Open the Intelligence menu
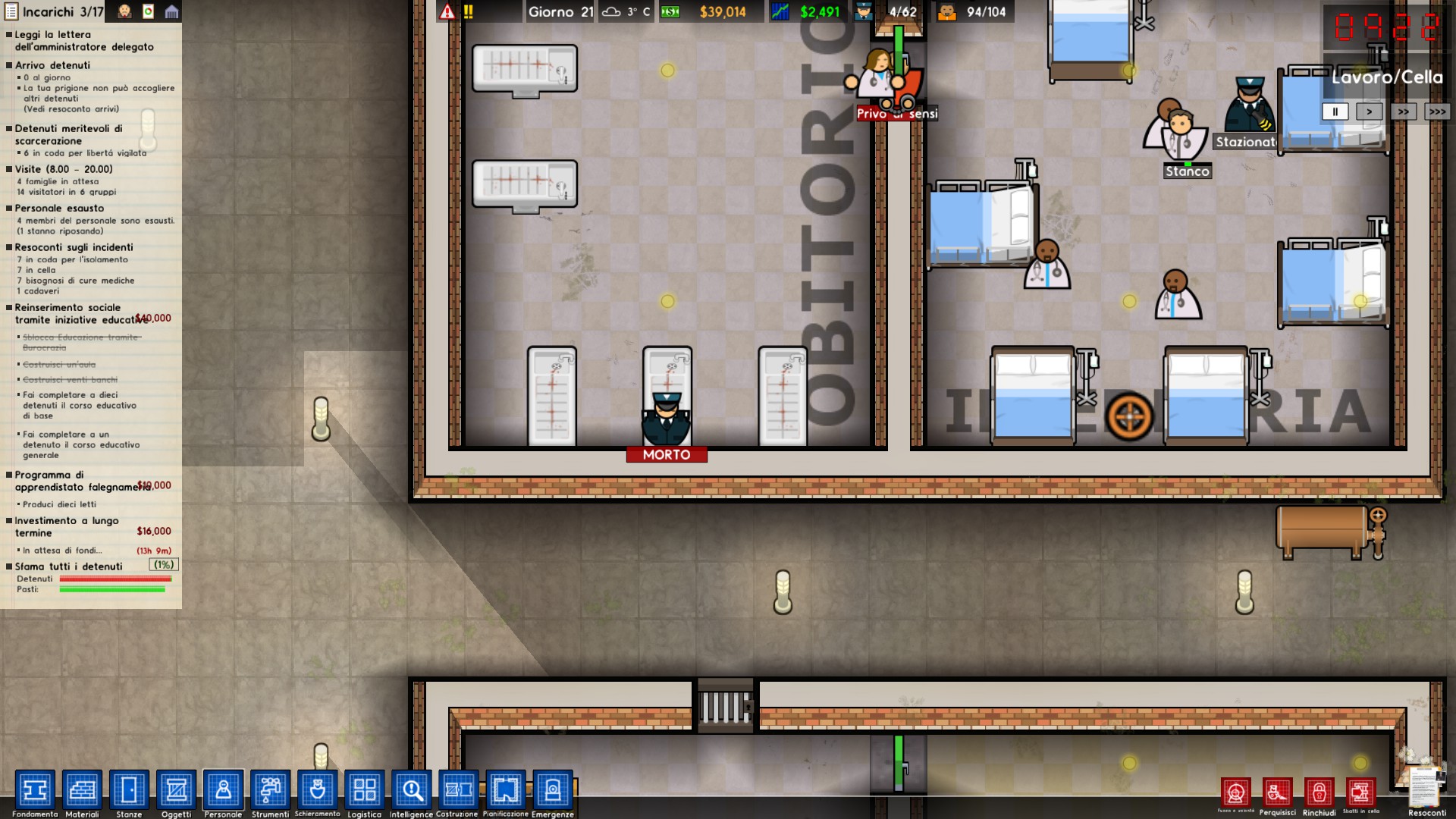 point(410,791)
